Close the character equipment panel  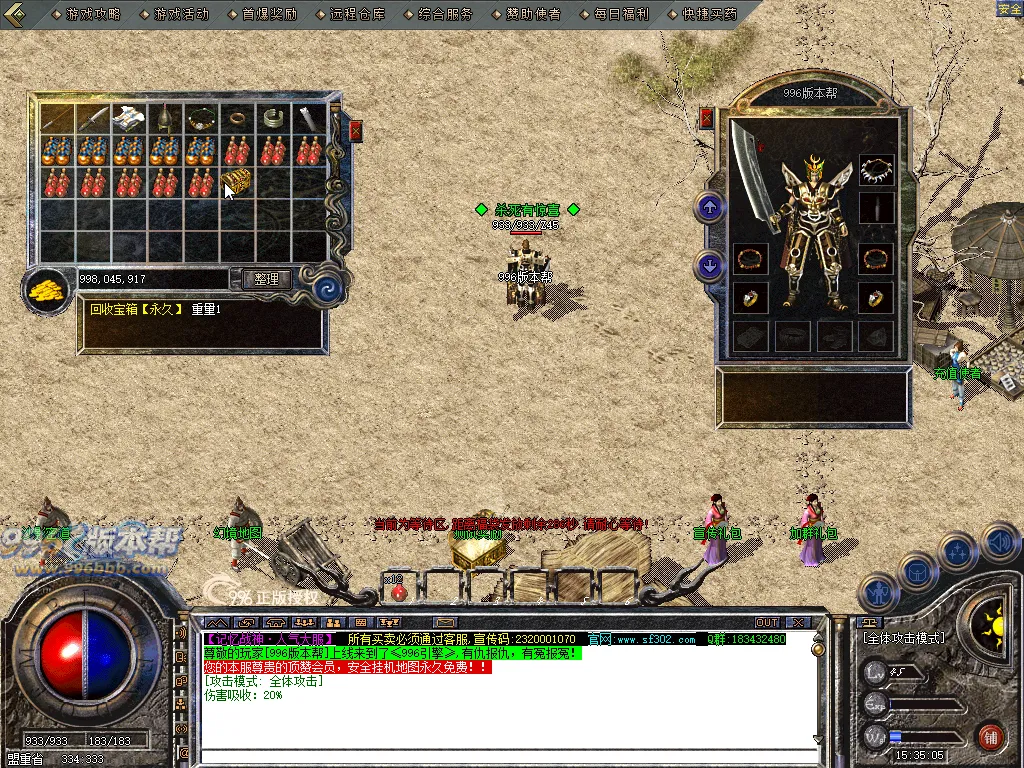[707, 118]
